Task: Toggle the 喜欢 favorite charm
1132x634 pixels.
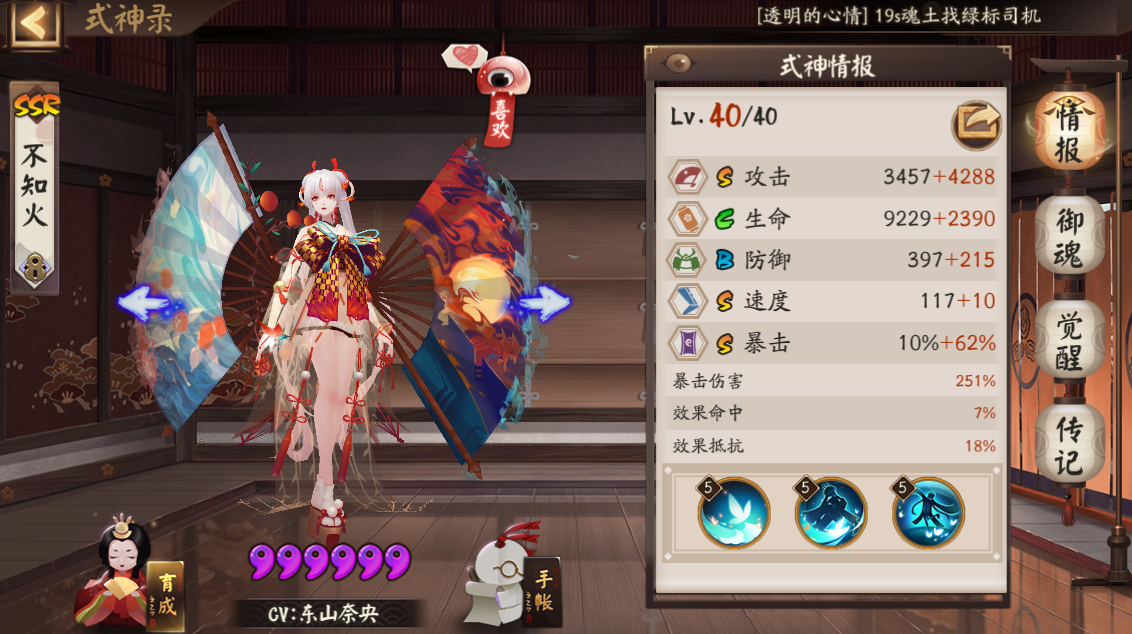Action: (x=497, y=100)
